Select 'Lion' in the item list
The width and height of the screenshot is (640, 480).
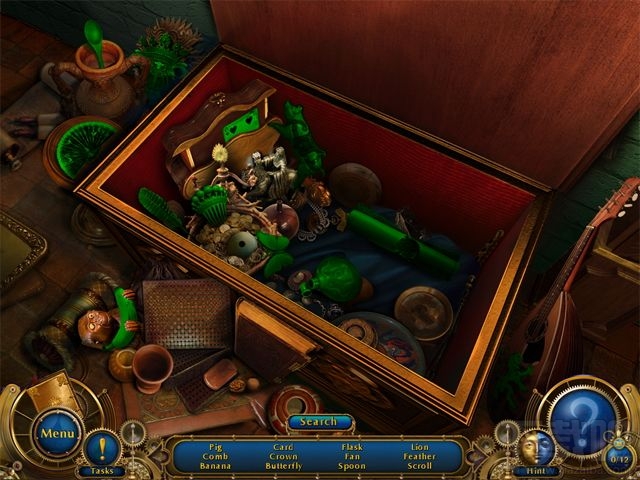pyautogui.click(x=420, y=446)
